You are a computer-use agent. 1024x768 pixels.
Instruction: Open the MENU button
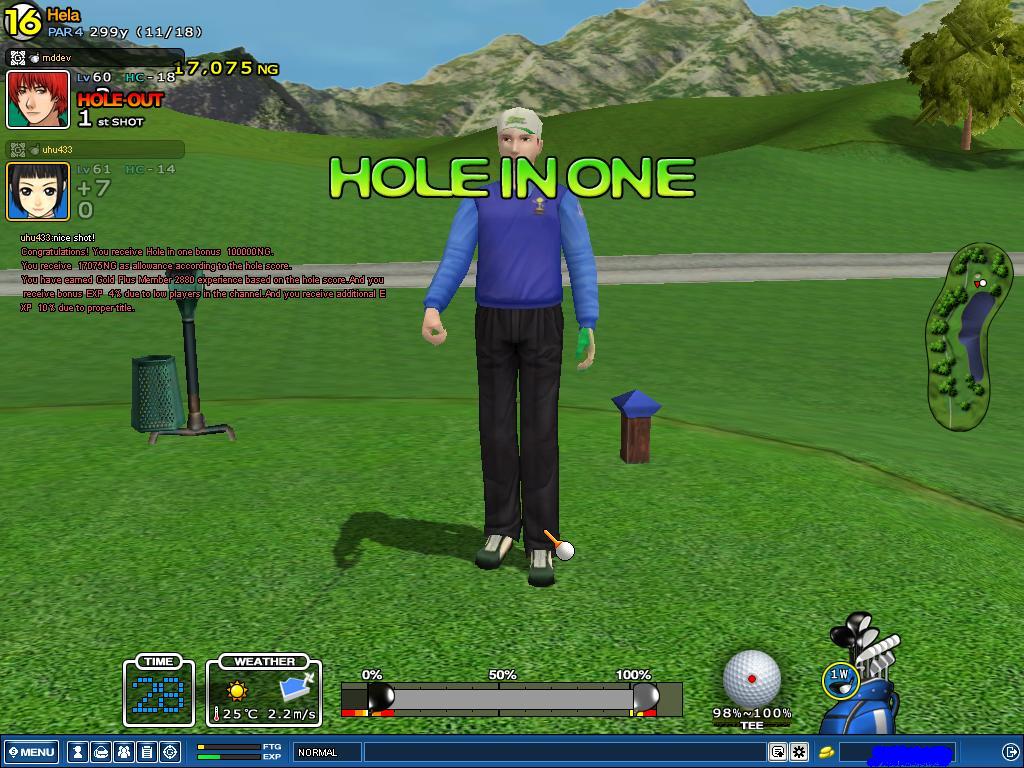pos(31,752)
